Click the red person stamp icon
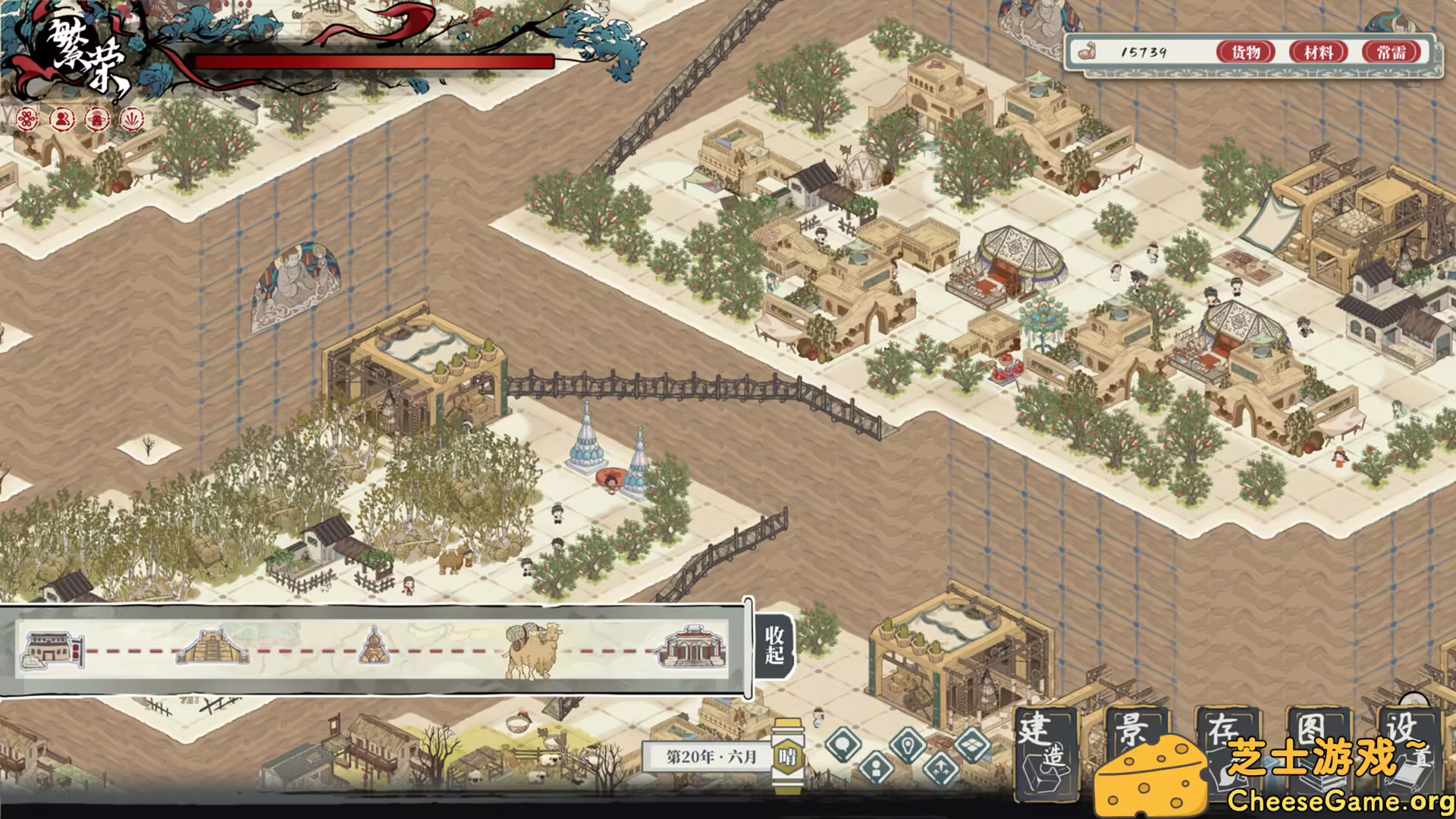 61,119
